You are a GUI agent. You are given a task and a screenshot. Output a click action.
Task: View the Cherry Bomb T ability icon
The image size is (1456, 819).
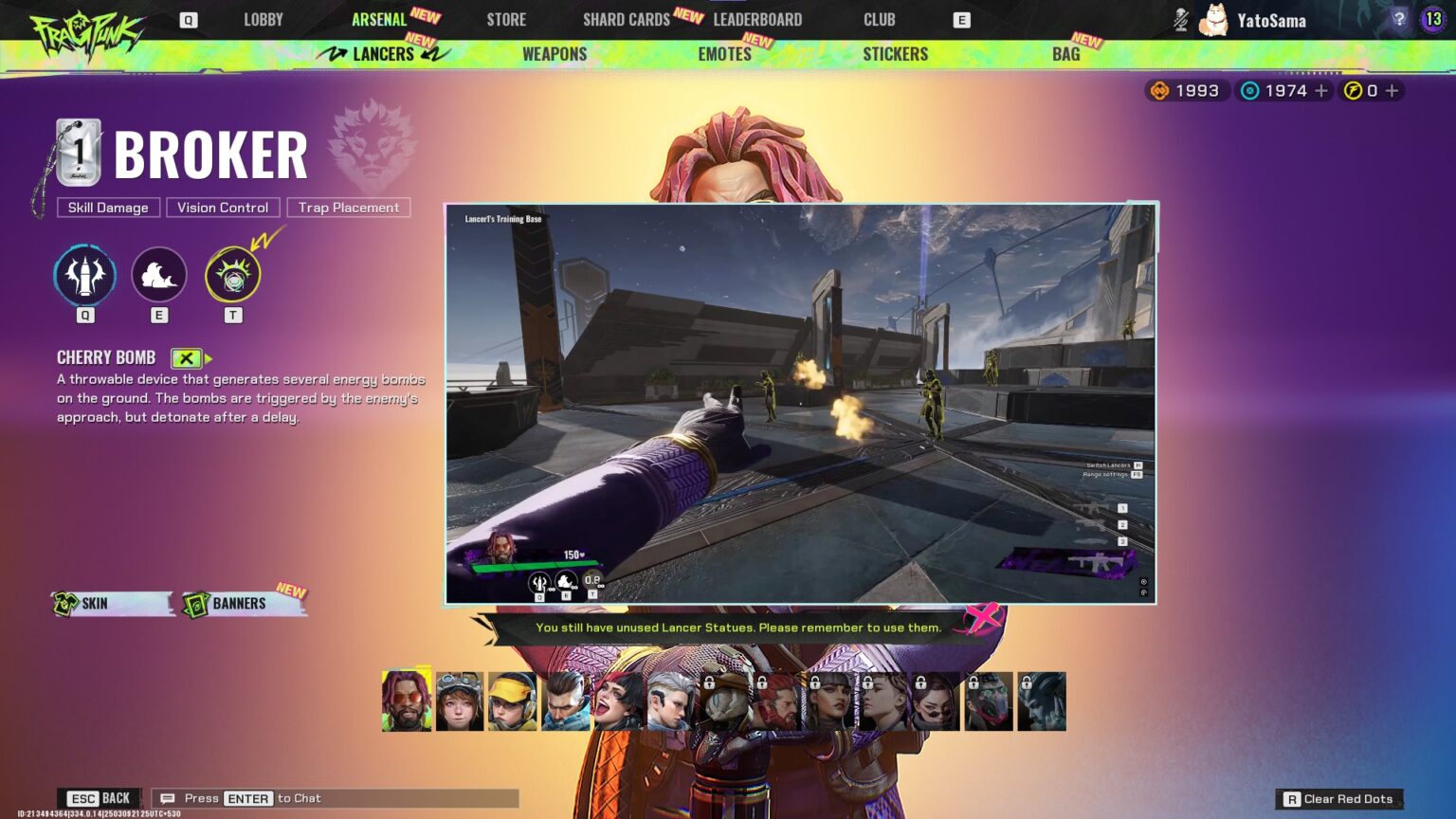[232, 274]
